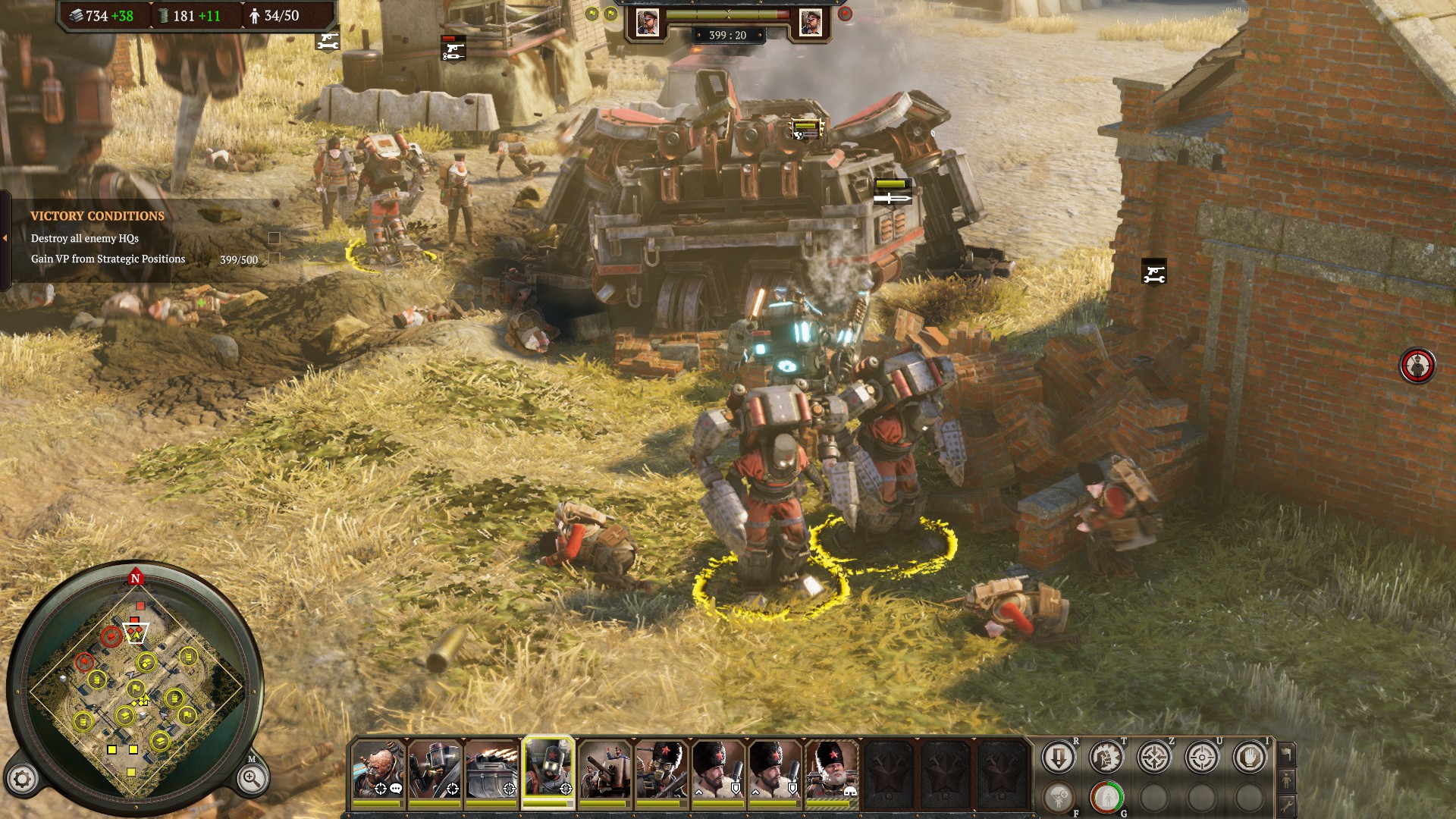The height and width of the screenshot is (819, 1456).
Task: Open settings via the minimap gear button
Action: pos(22,779)
